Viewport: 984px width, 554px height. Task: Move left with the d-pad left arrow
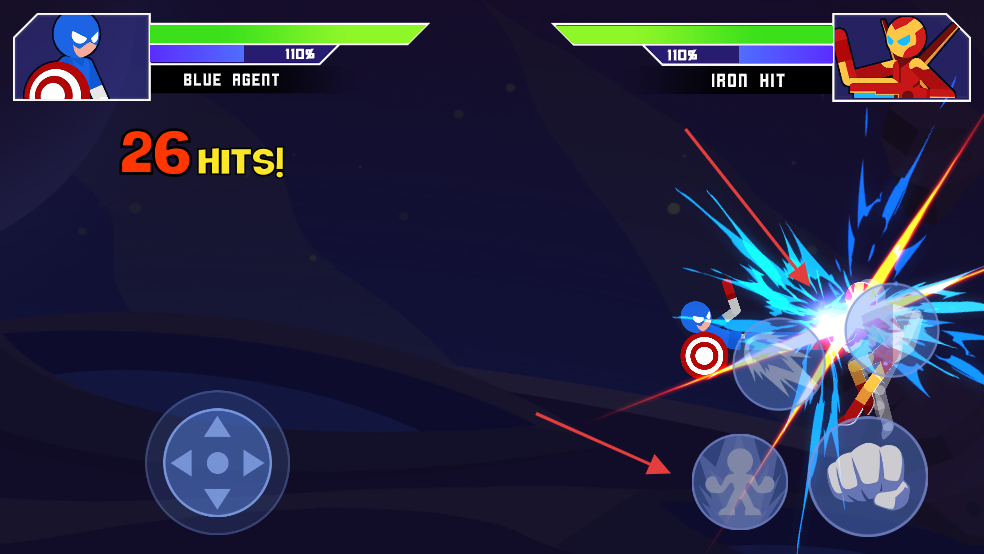pyautogui.click(x=182, y=463)
